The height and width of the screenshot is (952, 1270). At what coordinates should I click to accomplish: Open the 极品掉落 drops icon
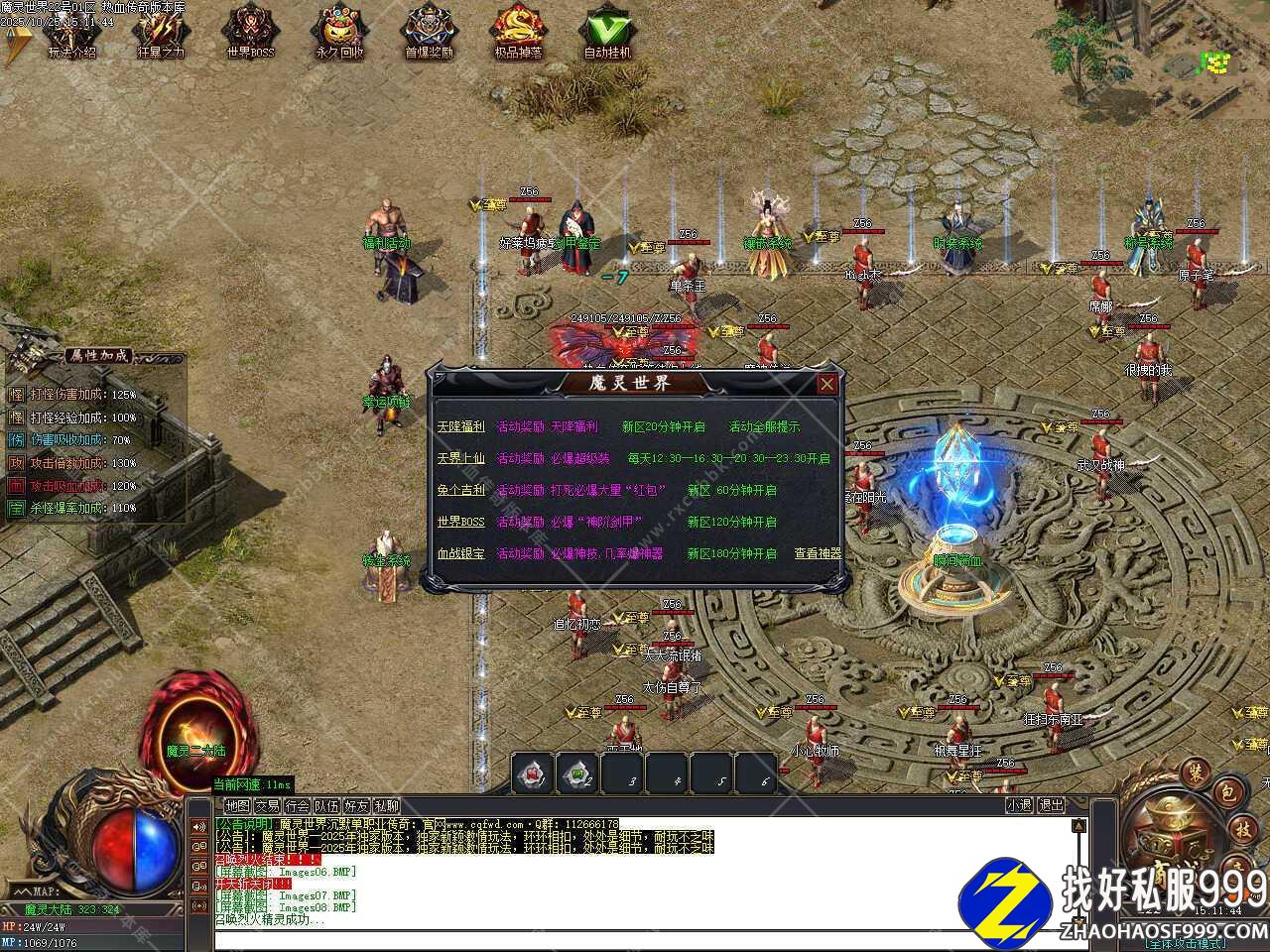pyautogui.click(x=518, y=35)
